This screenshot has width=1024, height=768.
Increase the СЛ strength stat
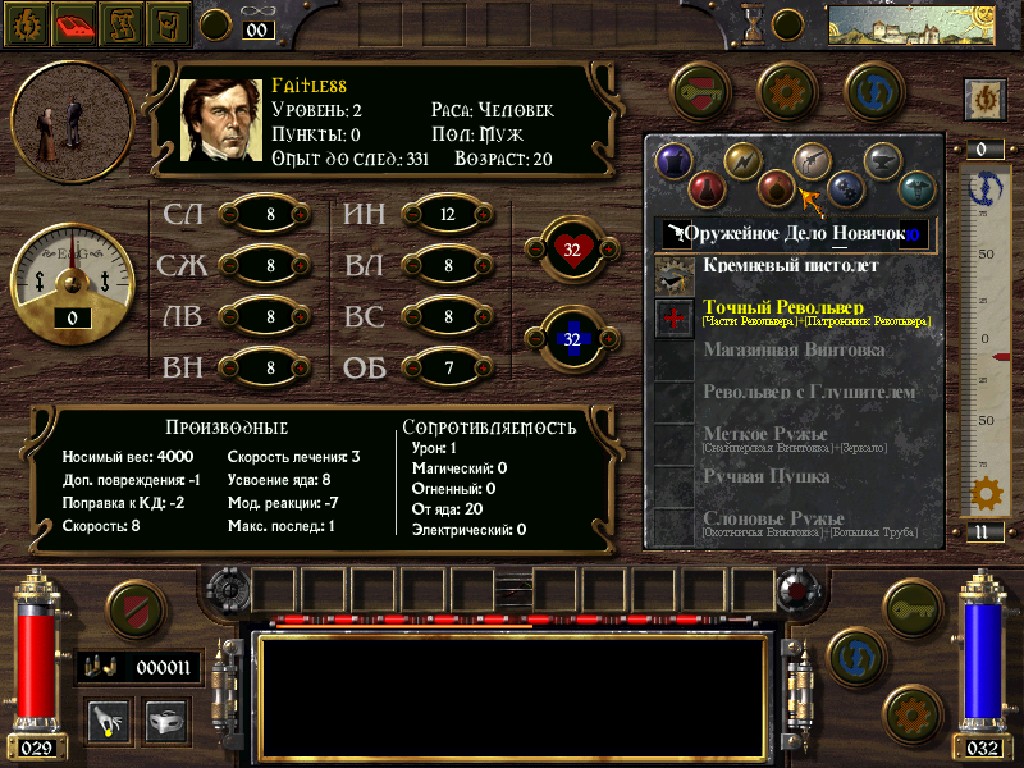pyautogui.click(x=298, y=214)
